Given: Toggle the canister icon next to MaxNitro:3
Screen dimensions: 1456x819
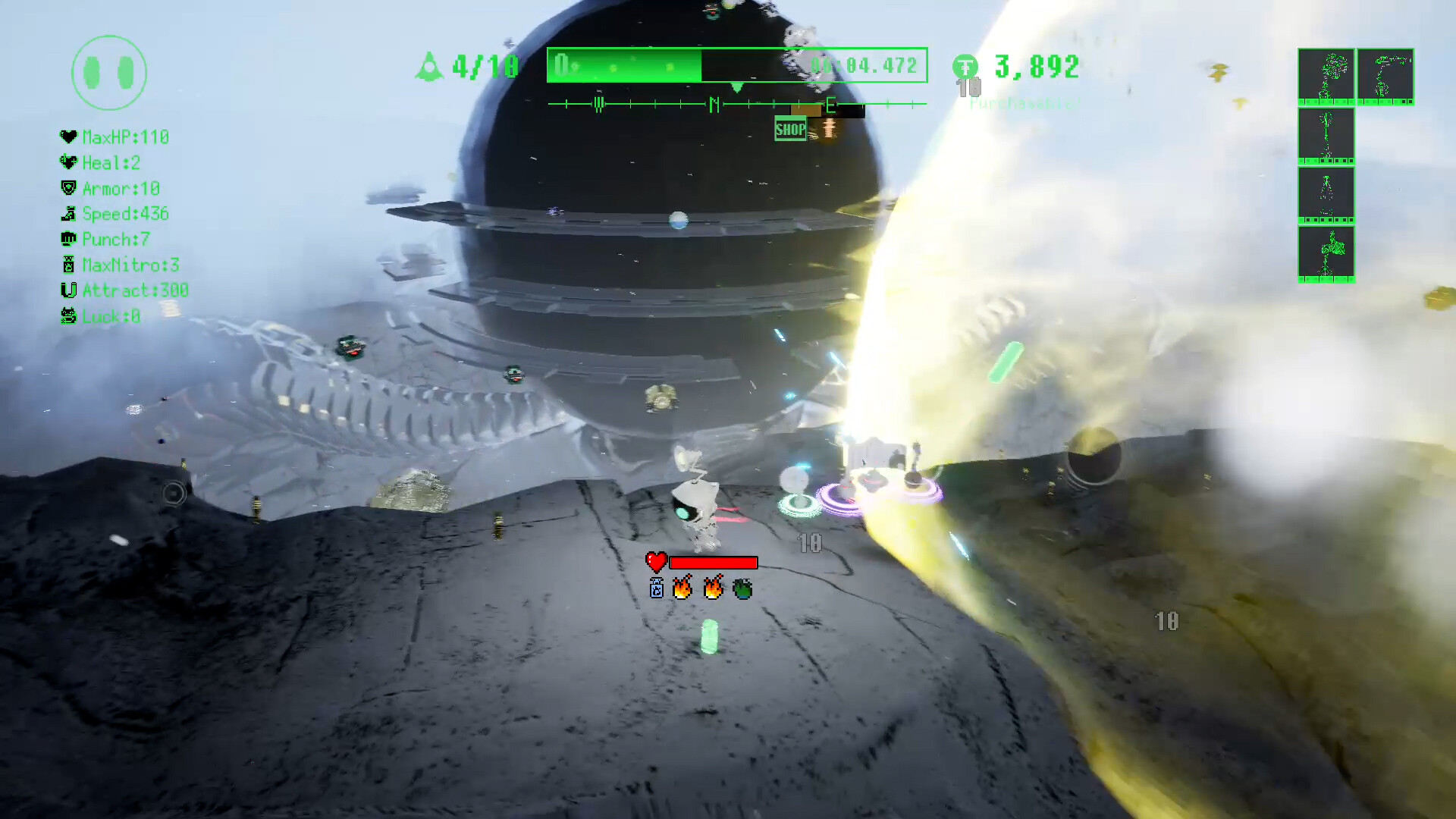Looking at the screenshot, I should (68, 265).
